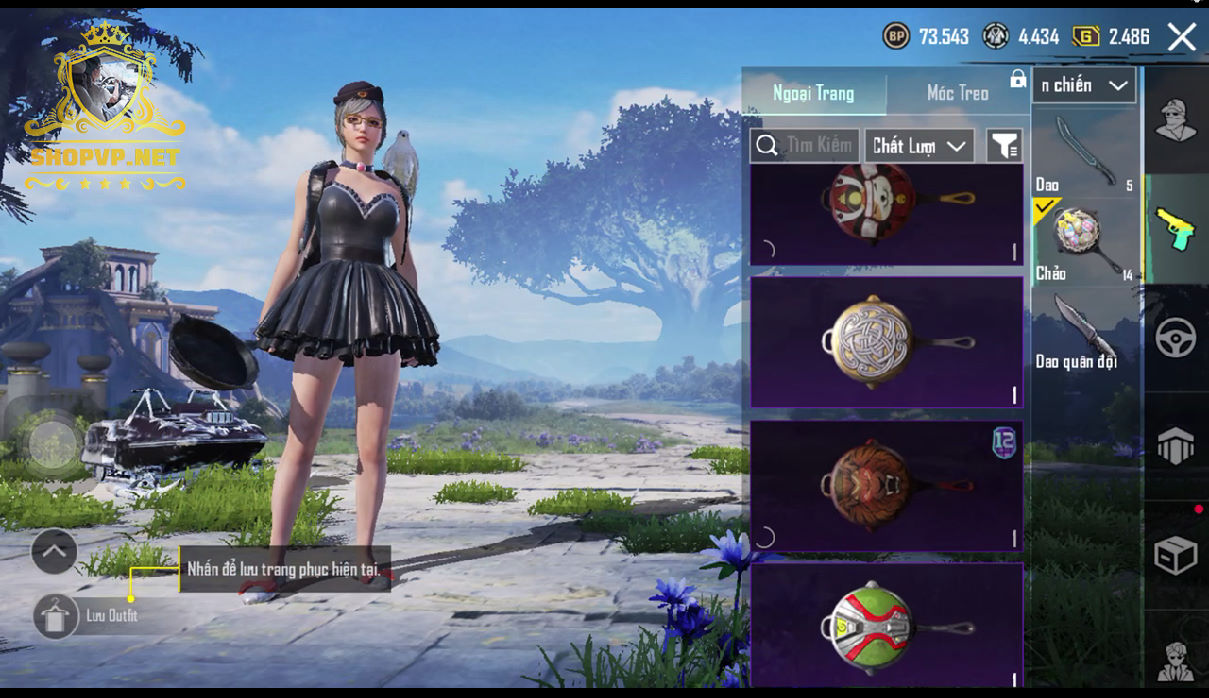Select the Dao machete category
1209x698 pixels.
[x=1084, y=153]
